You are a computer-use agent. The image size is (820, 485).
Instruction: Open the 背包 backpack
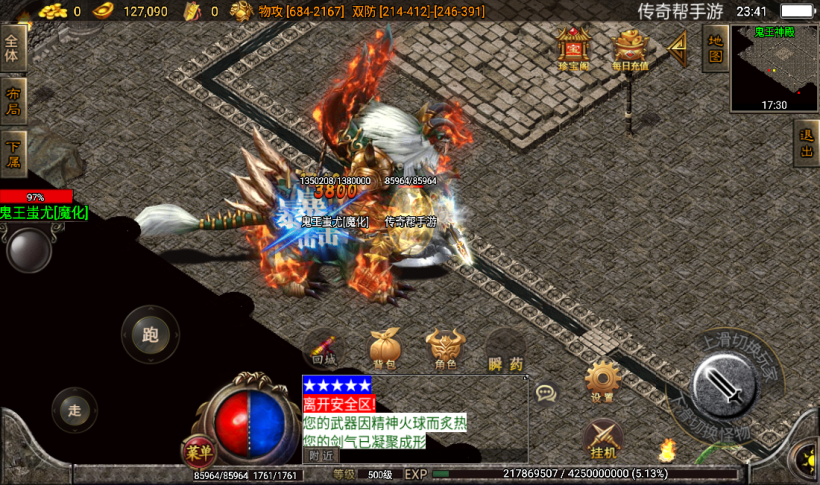[384, 349]
